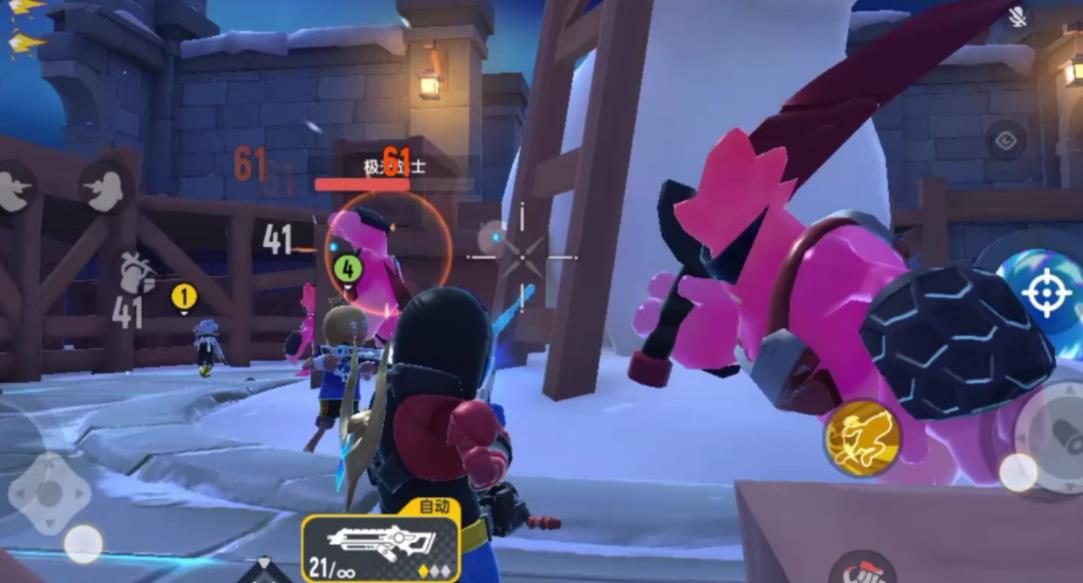Open the red-and-white icon at bottom edge
1083x583 pixels.
[x=862, y=570]
